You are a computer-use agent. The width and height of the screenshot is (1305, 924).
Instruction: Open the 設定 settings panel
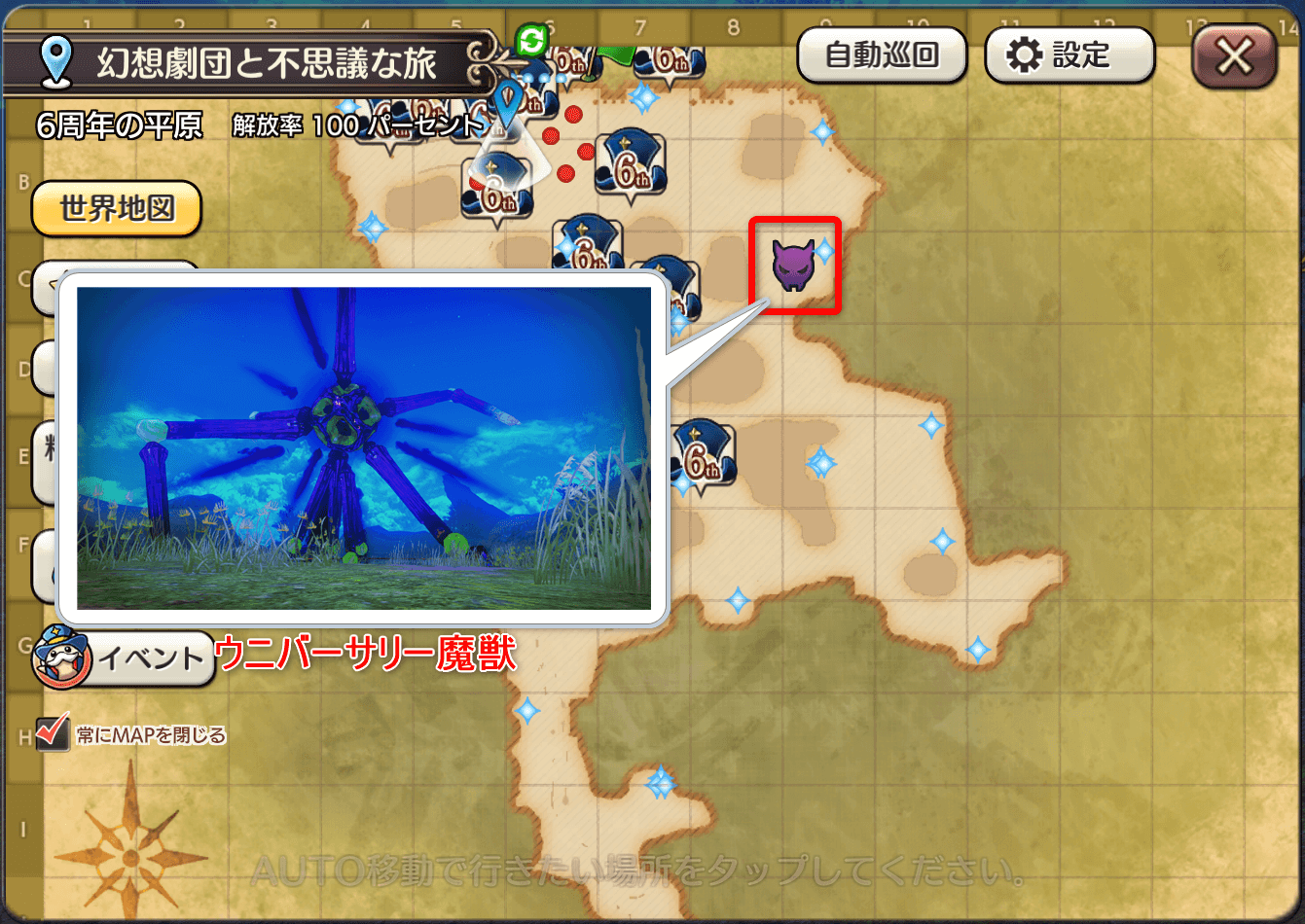pyautogui.click(x=1069, y=55)
